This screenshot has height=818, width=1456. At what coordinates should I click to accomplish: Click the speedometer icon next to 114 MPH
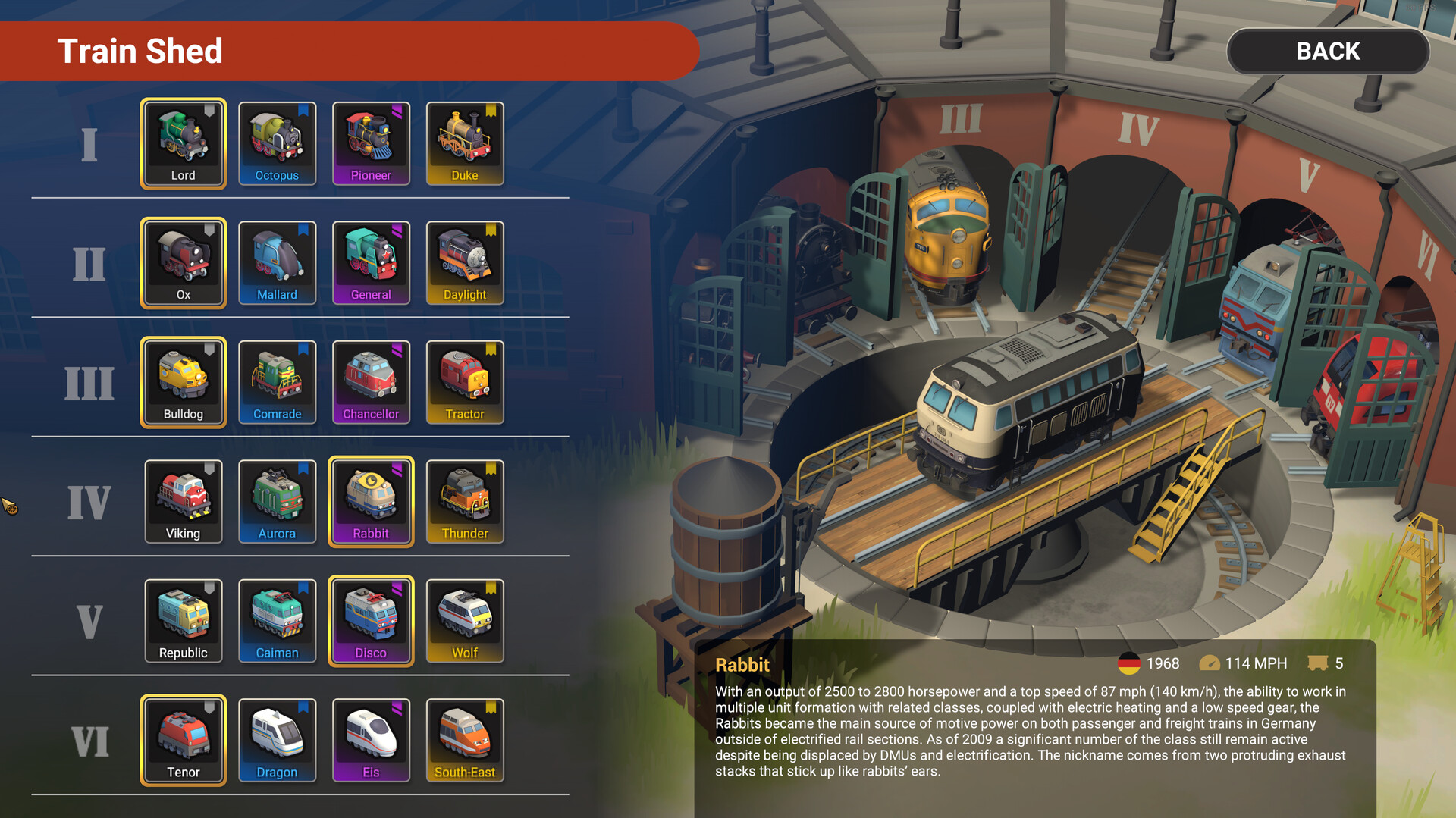(x=1211, y=663)
